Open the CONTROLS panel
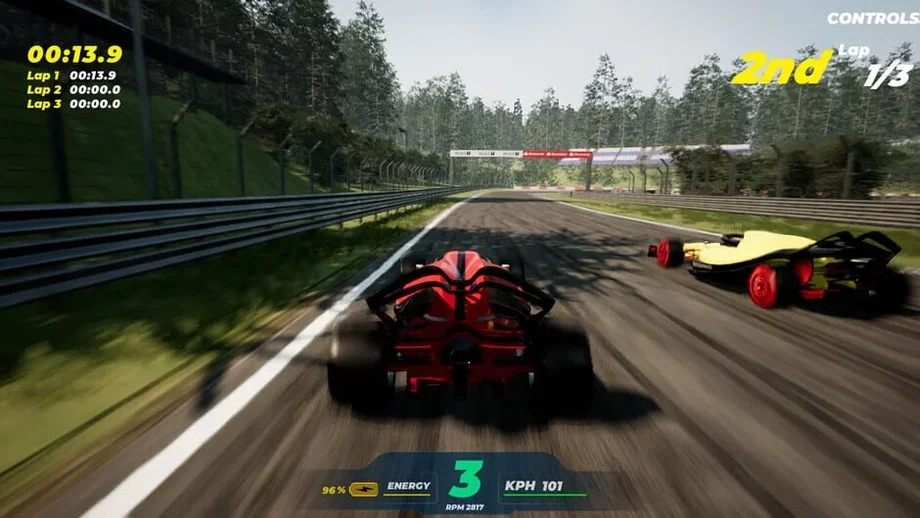This screenshot has height=518, width=920. click(872, 18)
